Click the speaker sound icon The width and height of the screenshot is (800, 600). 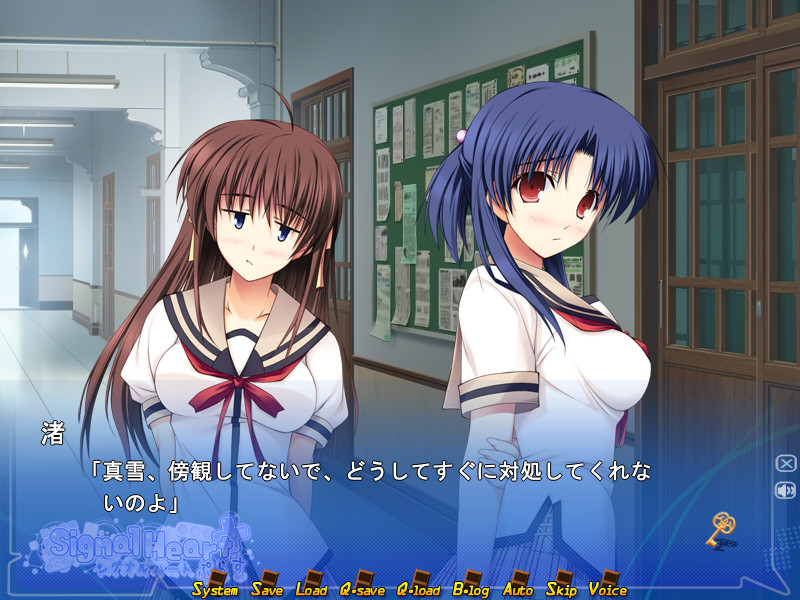point(785,490)
